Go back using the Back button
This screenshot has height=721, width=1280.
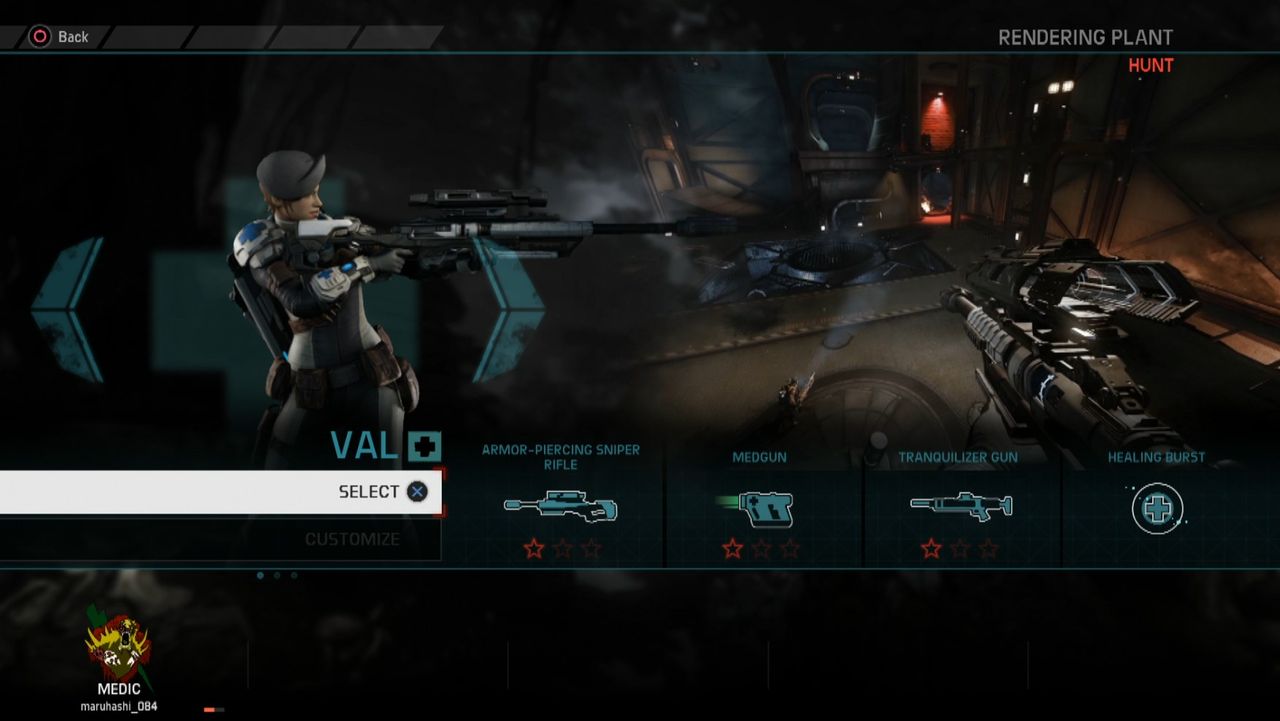coord(60,37)
